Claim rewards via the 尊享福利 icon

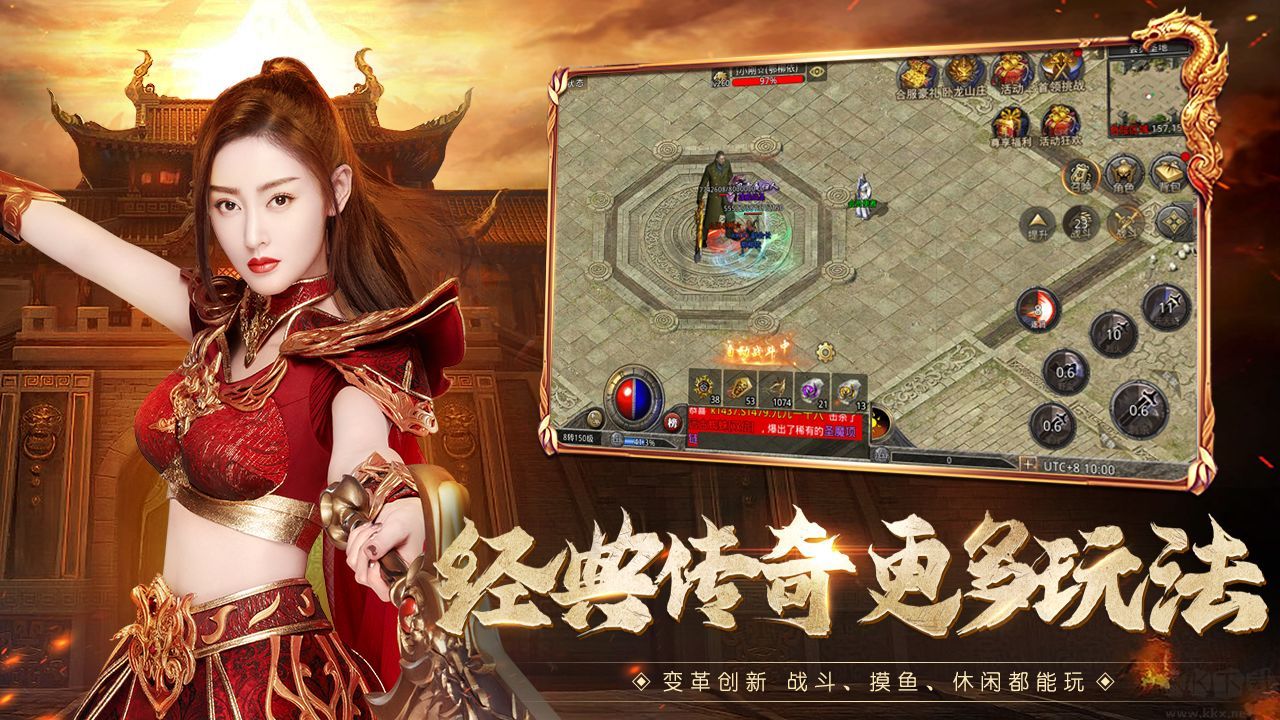point(1010,119)
